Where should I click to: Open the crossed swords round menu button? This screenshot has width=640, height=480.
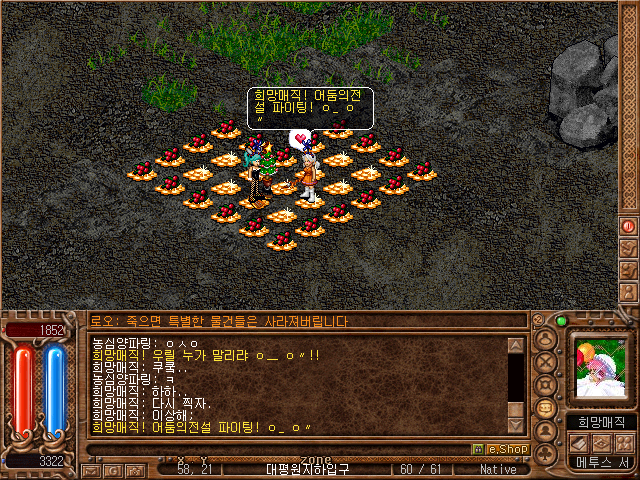pos(546,361)
